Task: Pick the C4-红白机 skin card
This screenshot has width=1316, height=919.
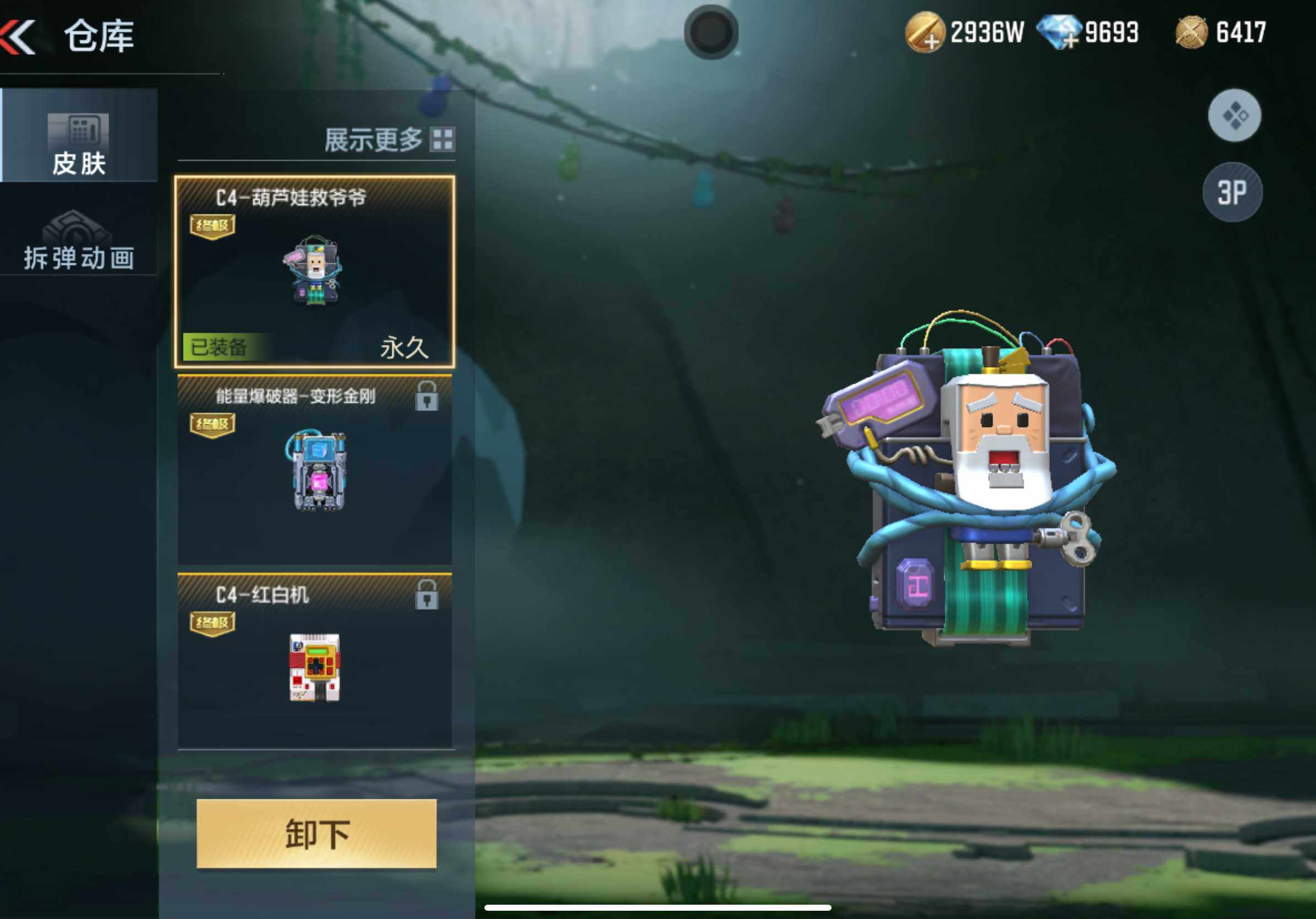Action: (x=315, y=662)
